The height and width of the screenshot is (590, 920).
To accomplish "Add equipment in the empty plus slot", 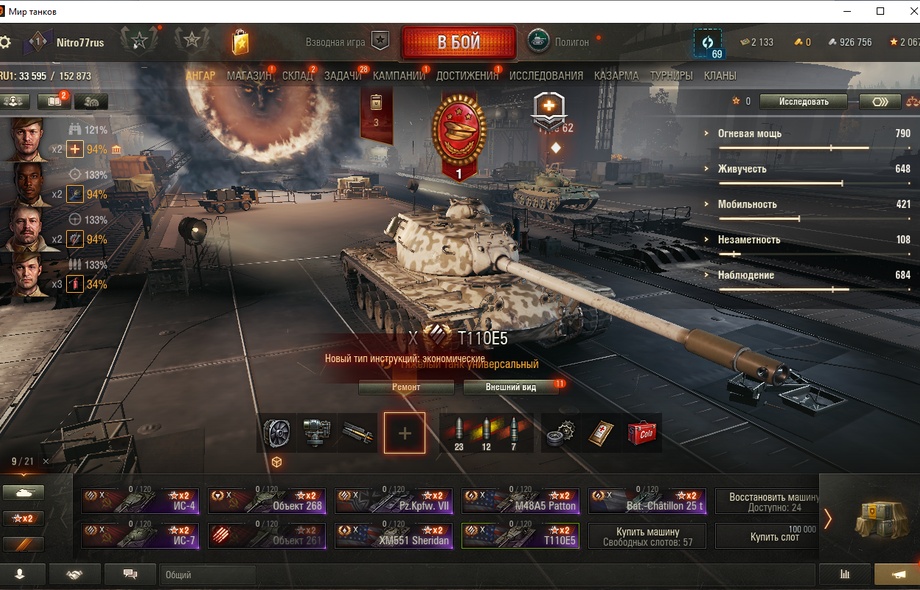I will point(404,433).
